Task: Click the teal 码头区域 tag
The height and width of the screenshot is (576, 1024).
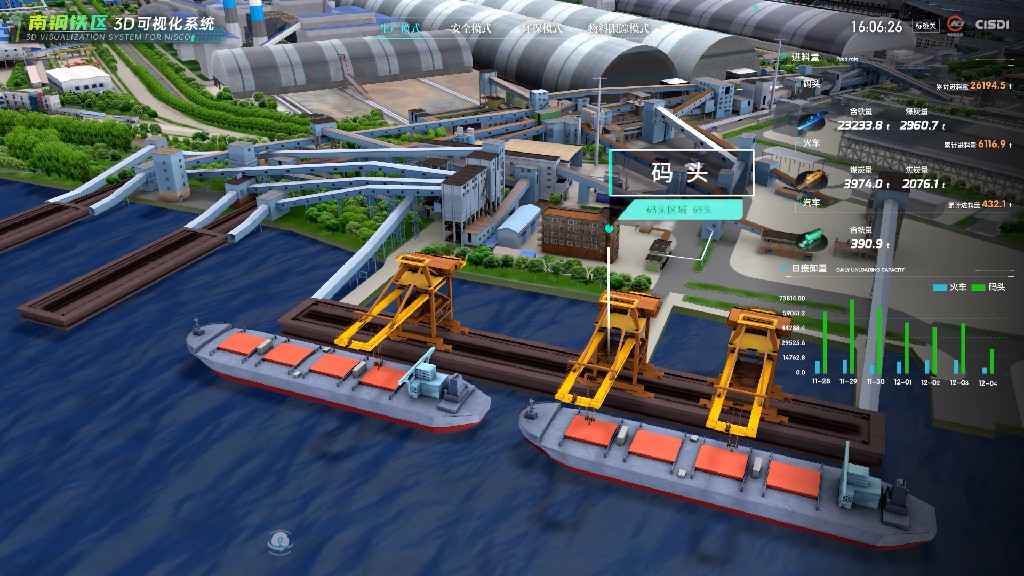Action: [x=679, y=210]
